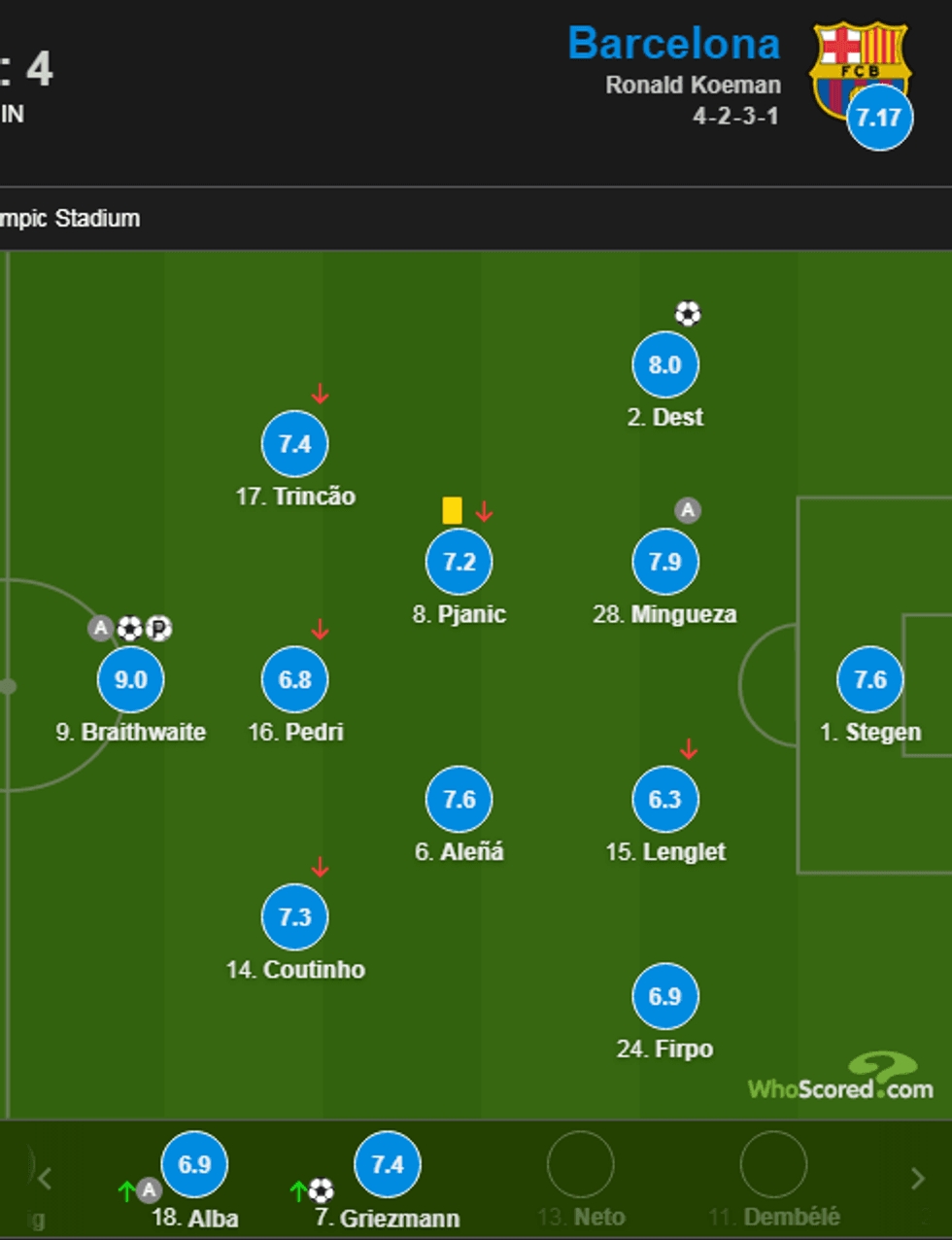
Task: Open the Barcelona team name link
Action: [x=674, y=44]
